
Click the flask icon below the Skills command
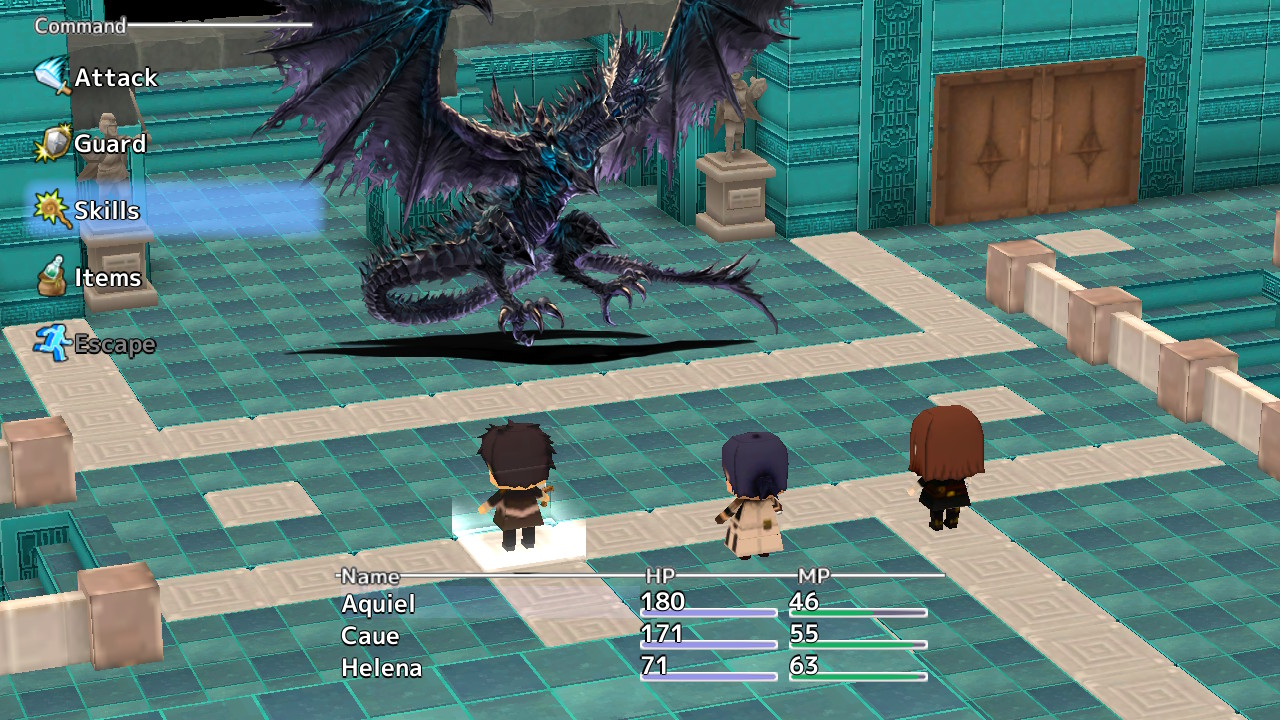point(50,277)
